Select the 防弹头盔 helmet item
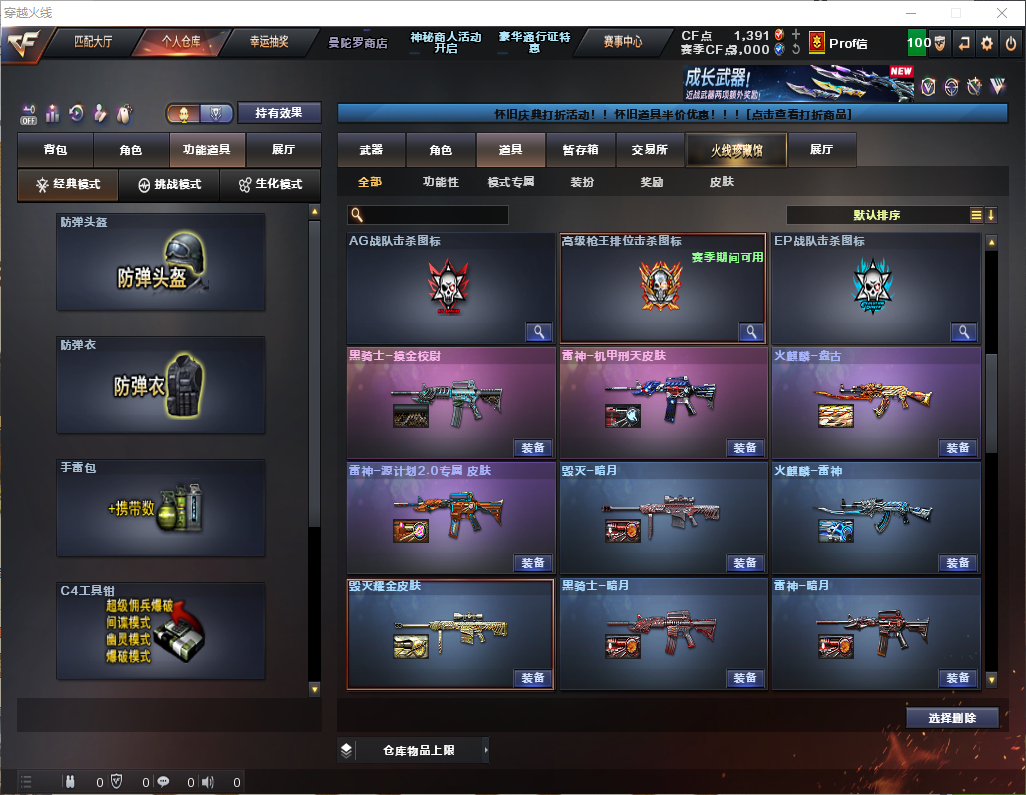The image size is (1026, 795). point(161,262)
